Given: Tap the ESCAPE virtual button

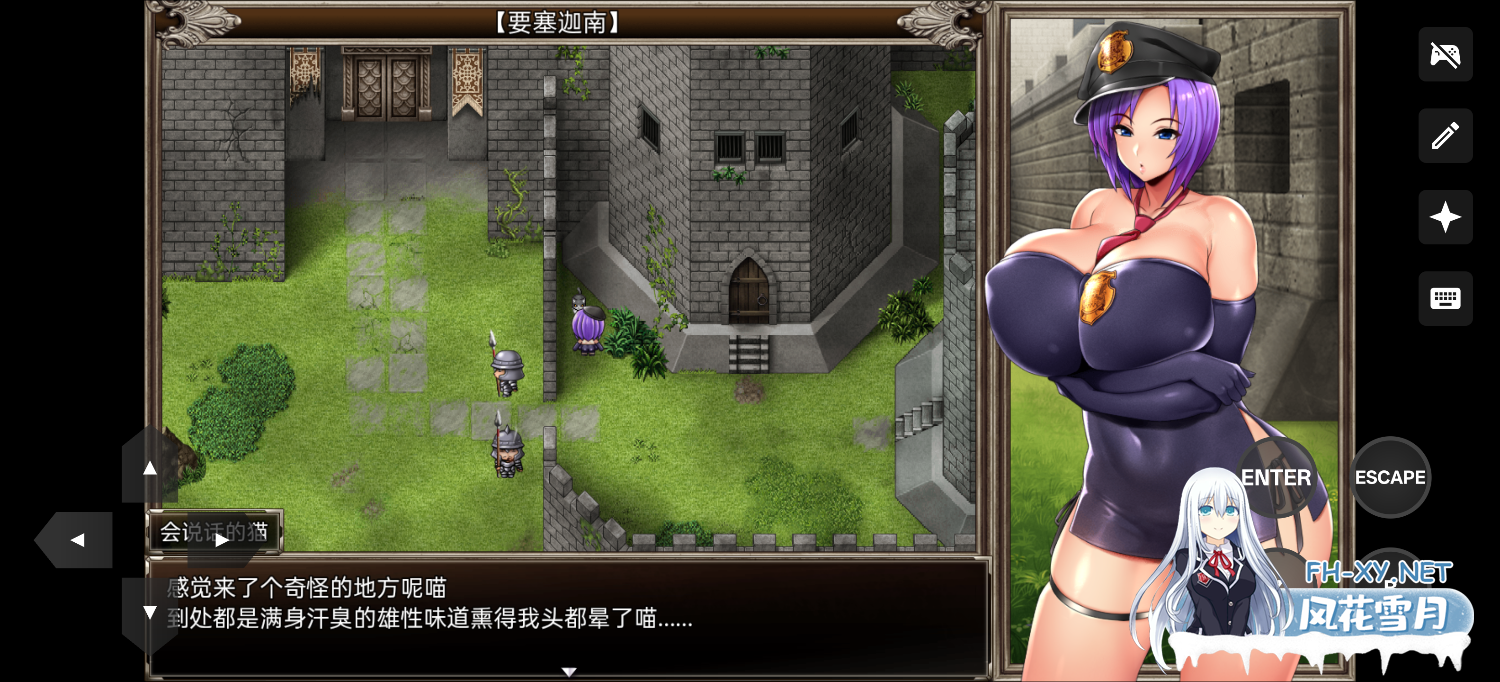Looking at the screenshot, I should click(1390, 478).
